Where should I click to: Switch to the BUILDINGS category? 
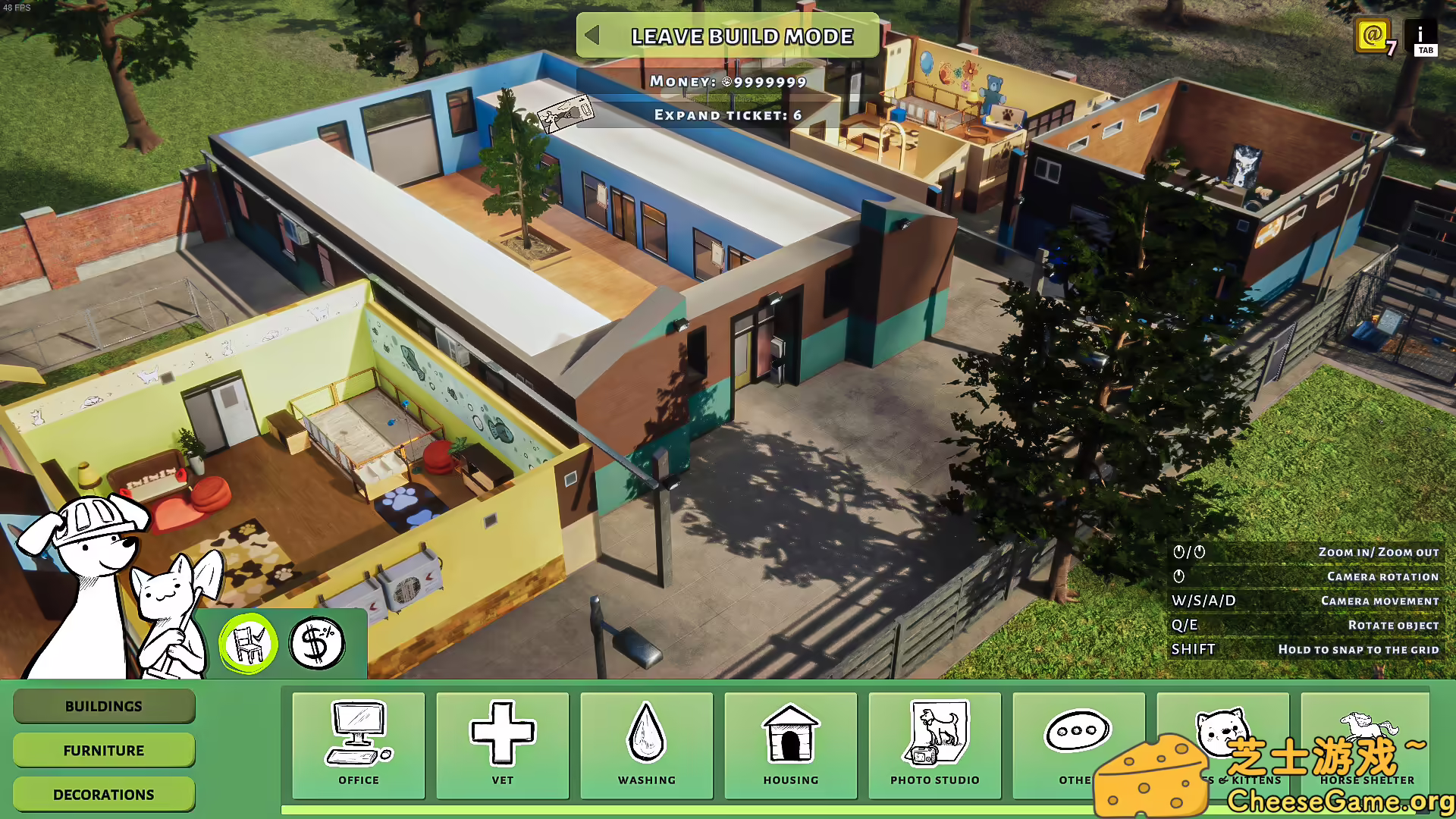103,706
